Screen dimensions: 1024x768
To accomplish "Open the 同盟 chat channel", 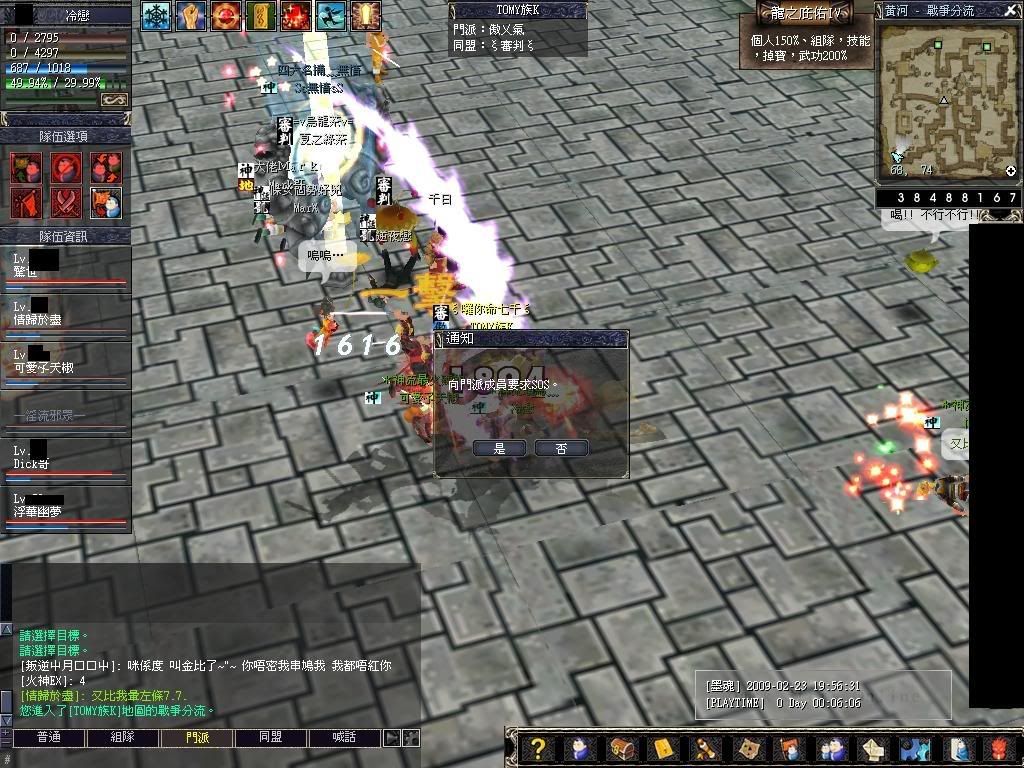I will tap(271, 738).
